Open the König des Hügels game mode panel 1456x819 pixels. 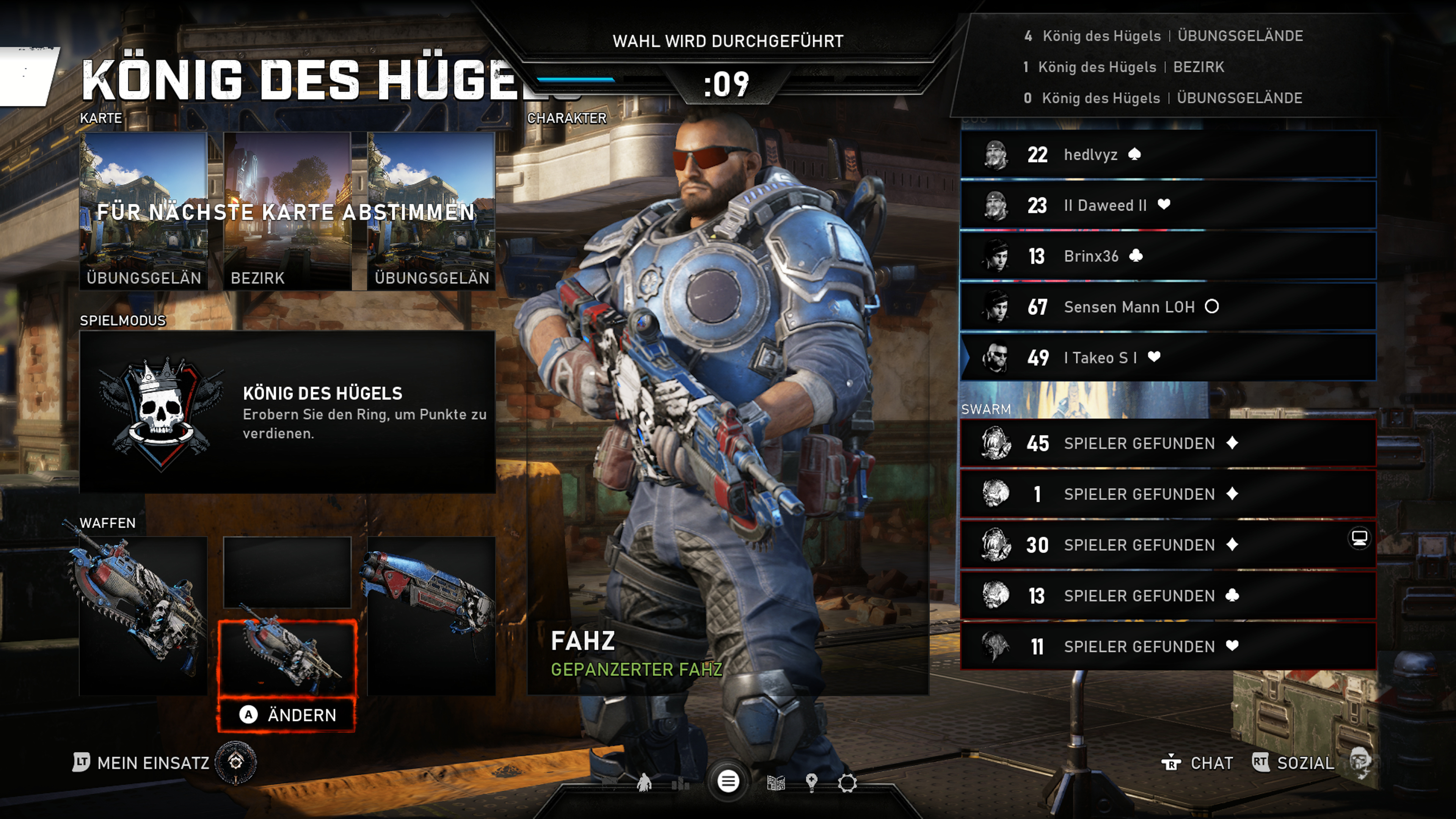coord(287,411)
